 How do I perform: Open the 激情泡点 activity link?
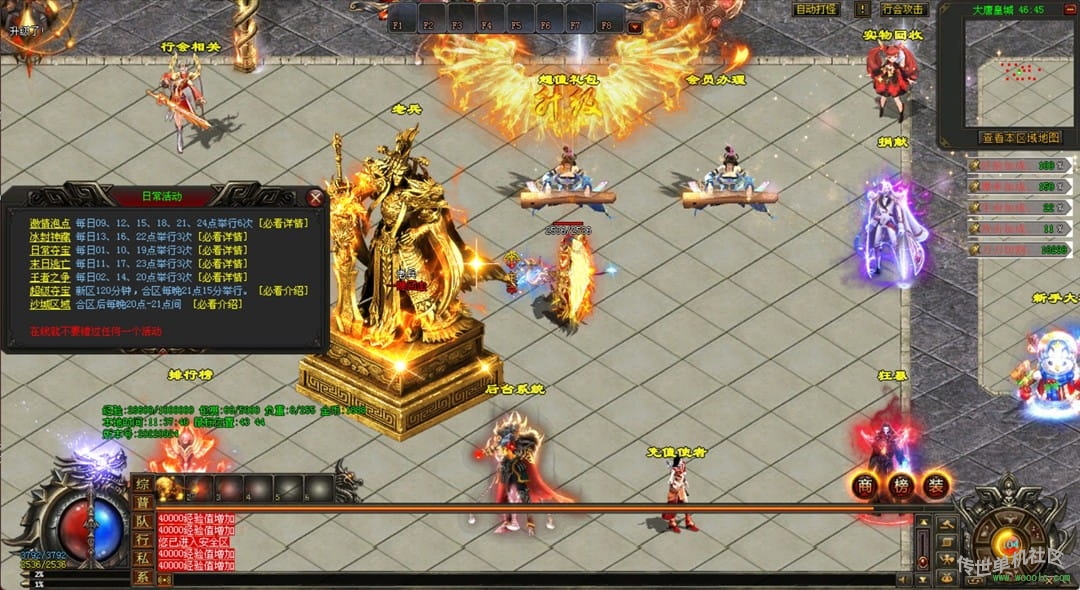50,223
